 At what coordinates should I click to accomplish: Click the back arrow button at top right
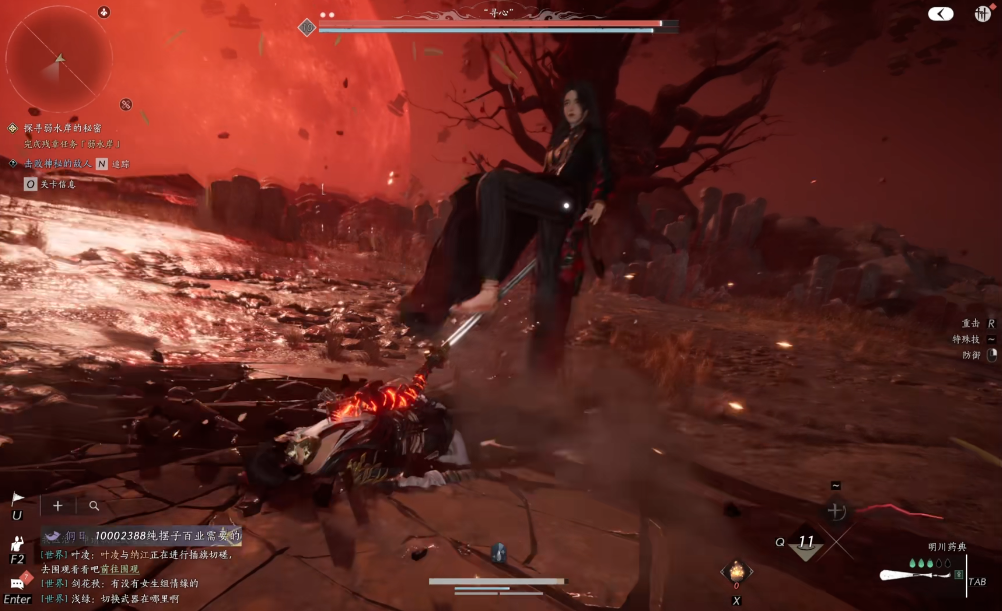[x=940, y=14]
